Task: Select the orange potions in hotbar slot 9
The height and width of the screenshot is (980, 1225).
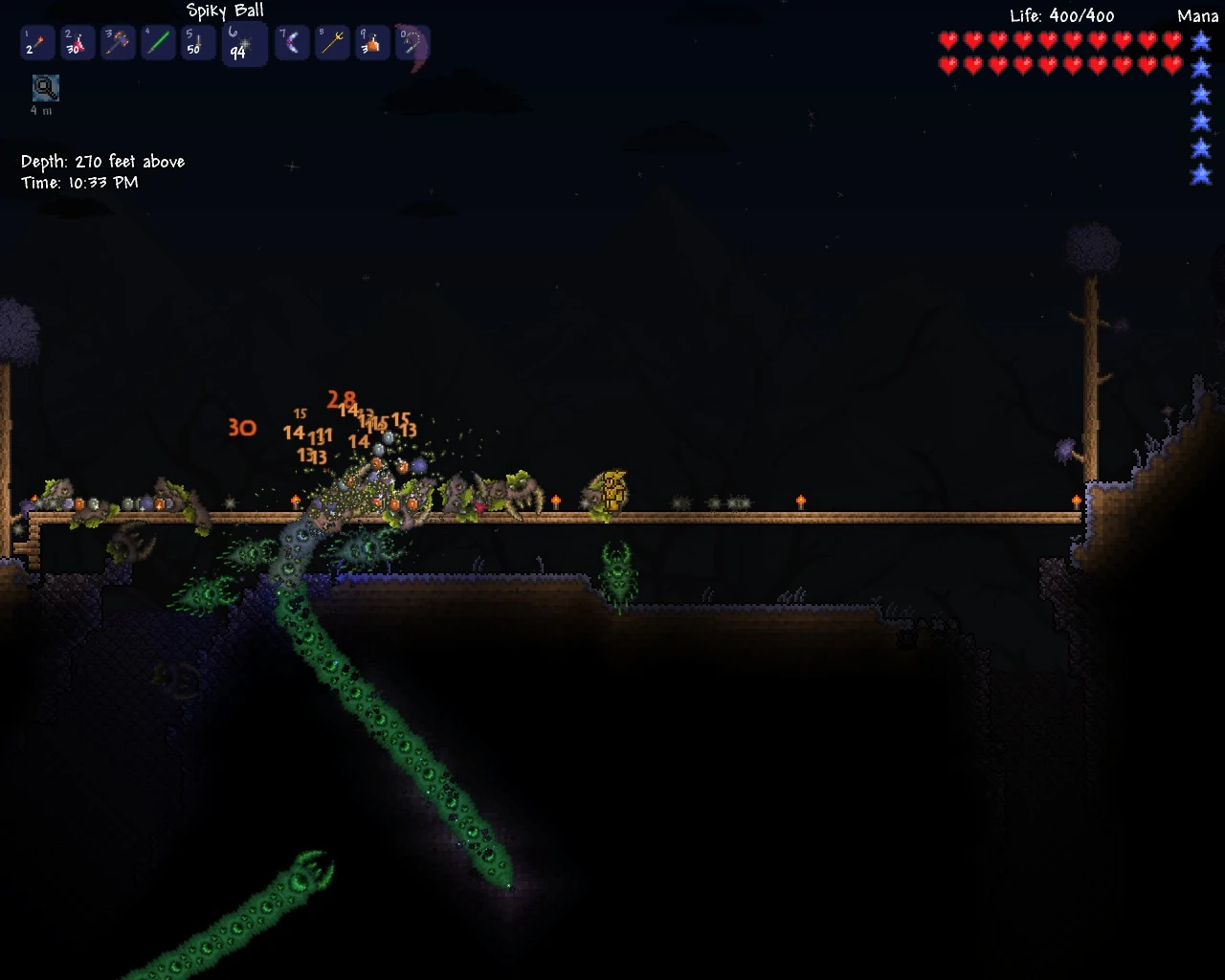Action: pyautogui.click(x=372, y=43)
